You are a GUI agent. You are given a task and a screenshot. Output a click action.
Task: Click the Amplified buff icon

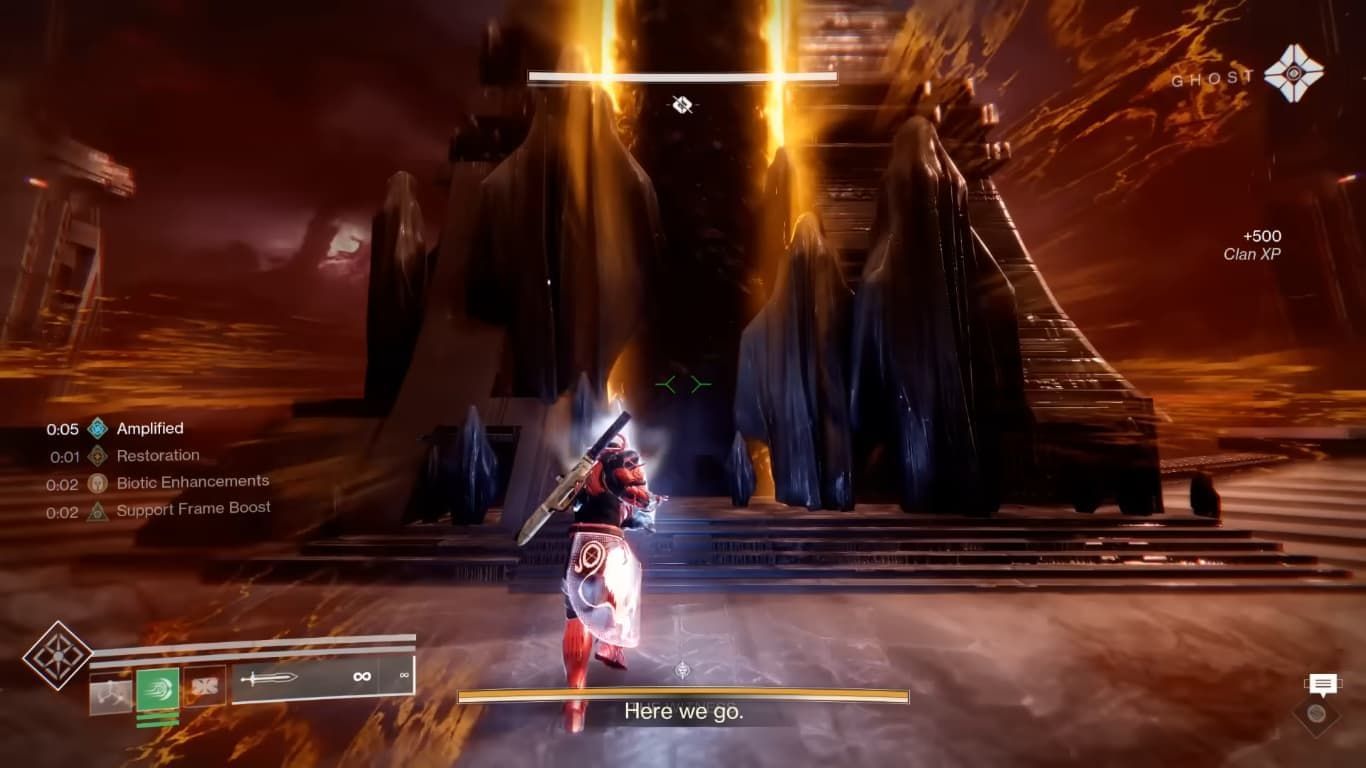point(97,428)
